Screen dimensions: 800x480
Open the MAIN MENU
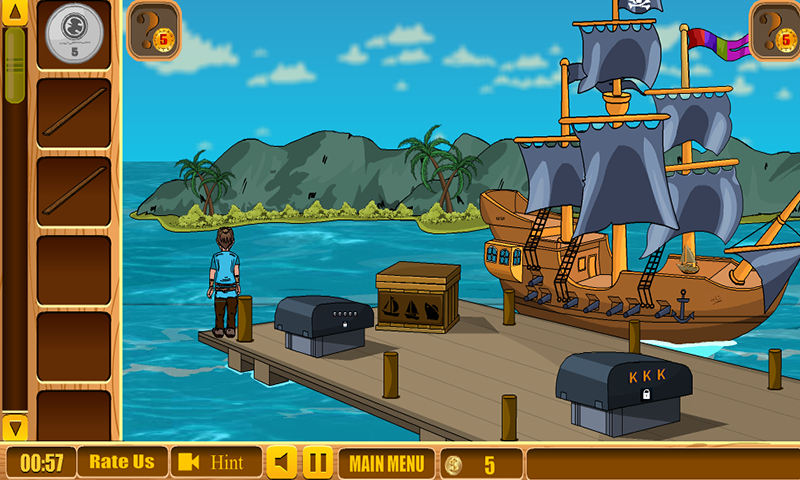[387, 463]
